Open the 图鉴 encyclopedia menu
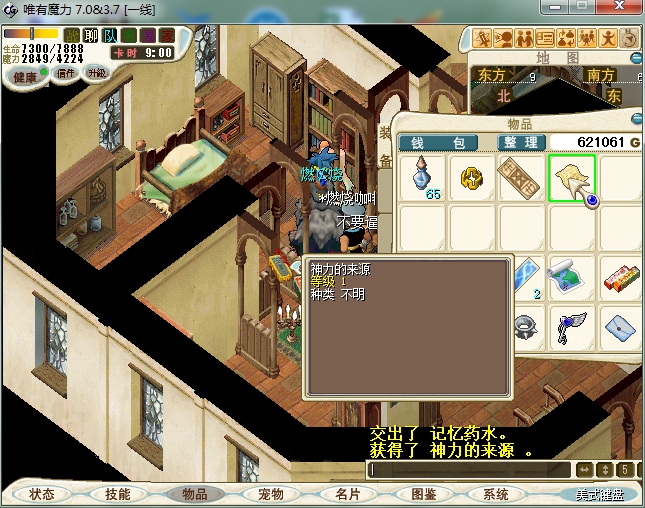 [423, 494]
